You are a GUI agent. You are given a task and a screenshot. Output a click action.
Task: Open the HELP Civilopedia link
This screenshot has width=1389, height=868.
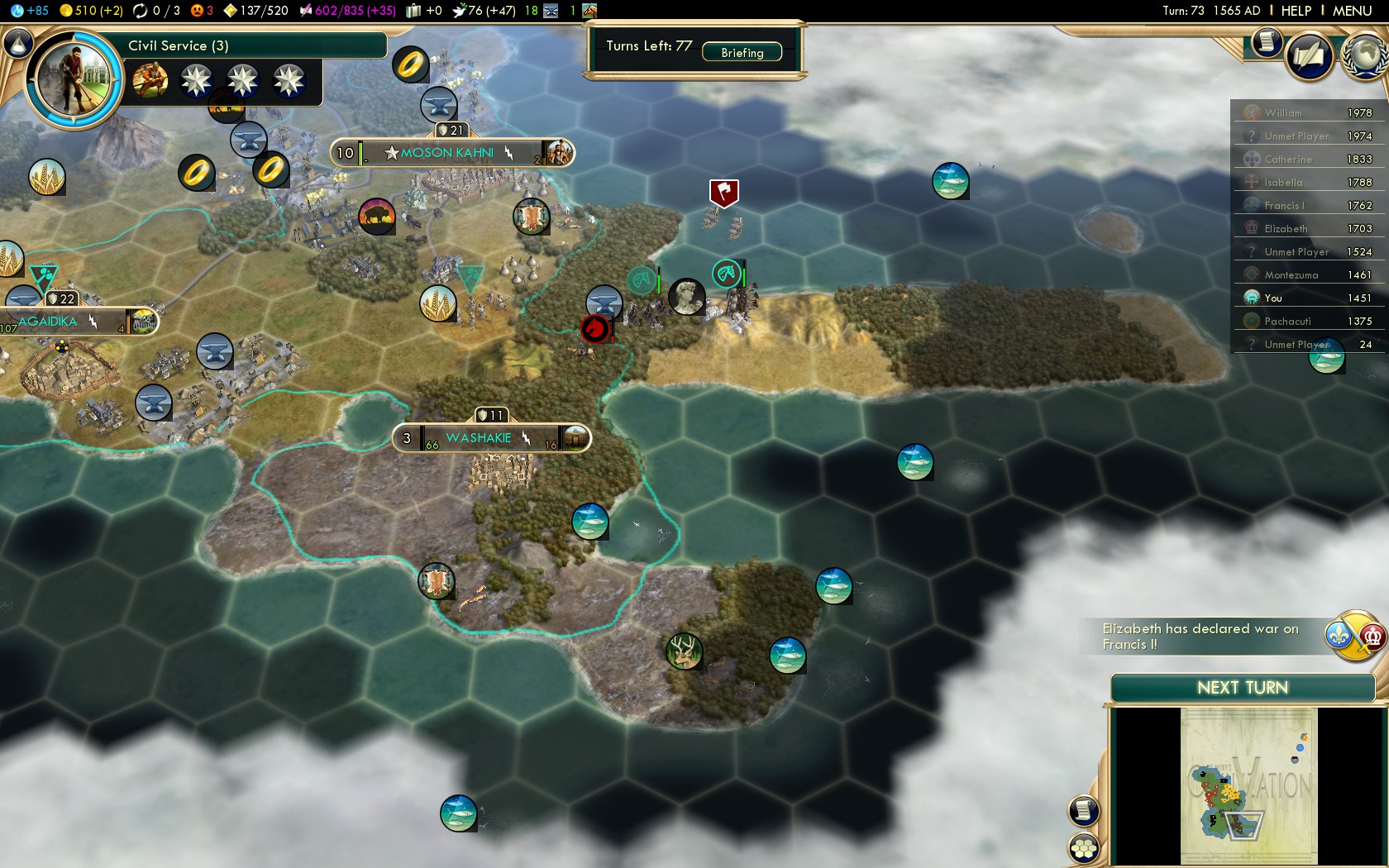(1296, 11)
